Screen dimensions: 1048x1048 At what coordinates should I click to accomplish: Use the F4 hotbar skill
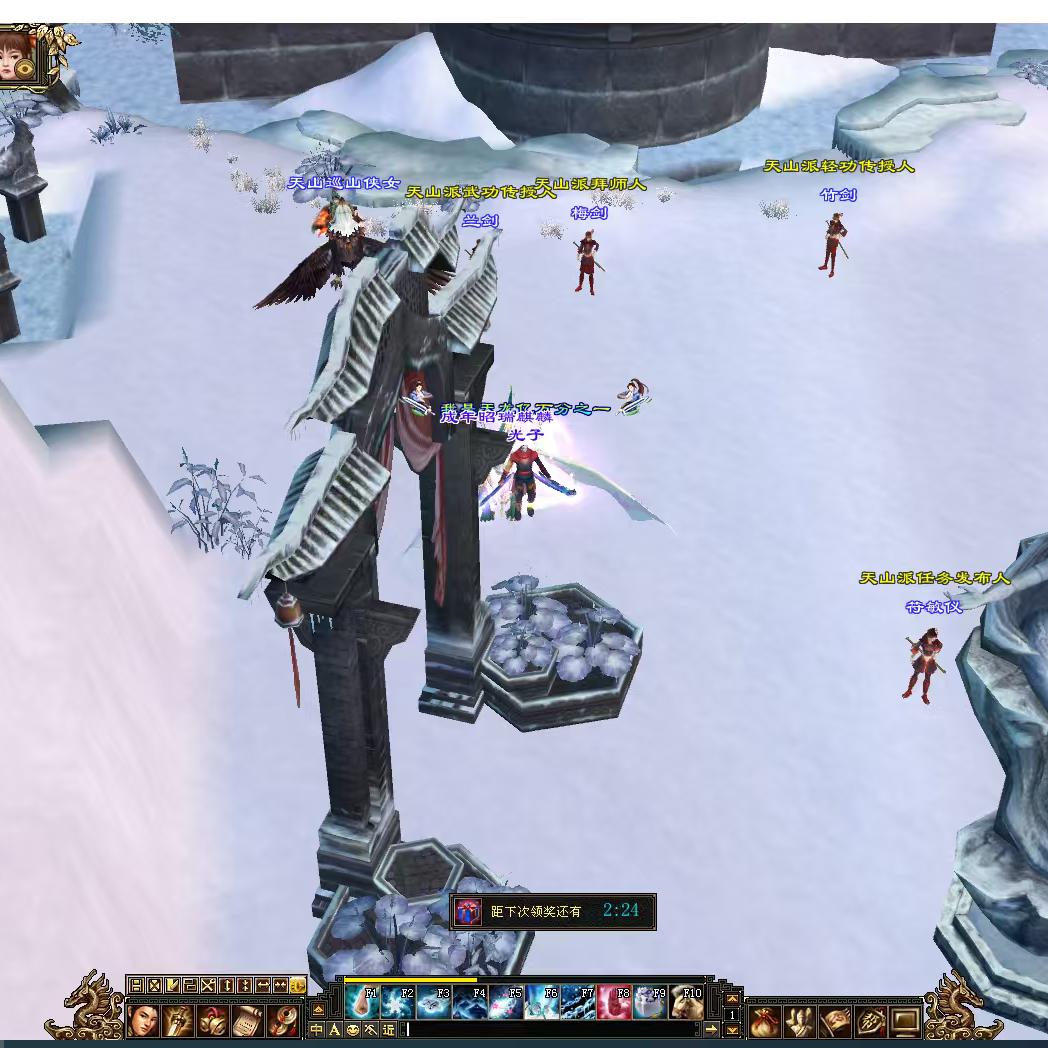(469, 1002)
